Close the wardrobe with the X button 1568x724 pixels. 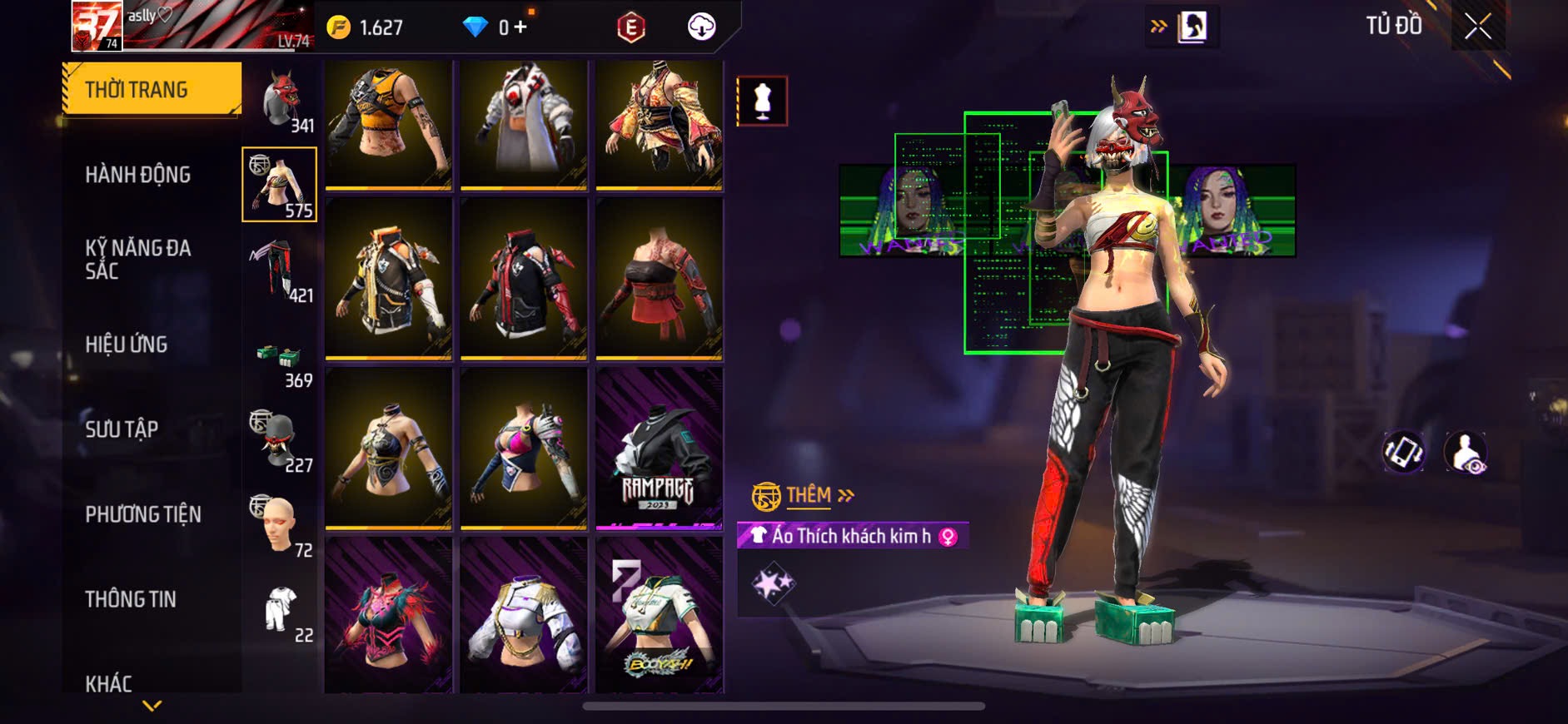1478,27
